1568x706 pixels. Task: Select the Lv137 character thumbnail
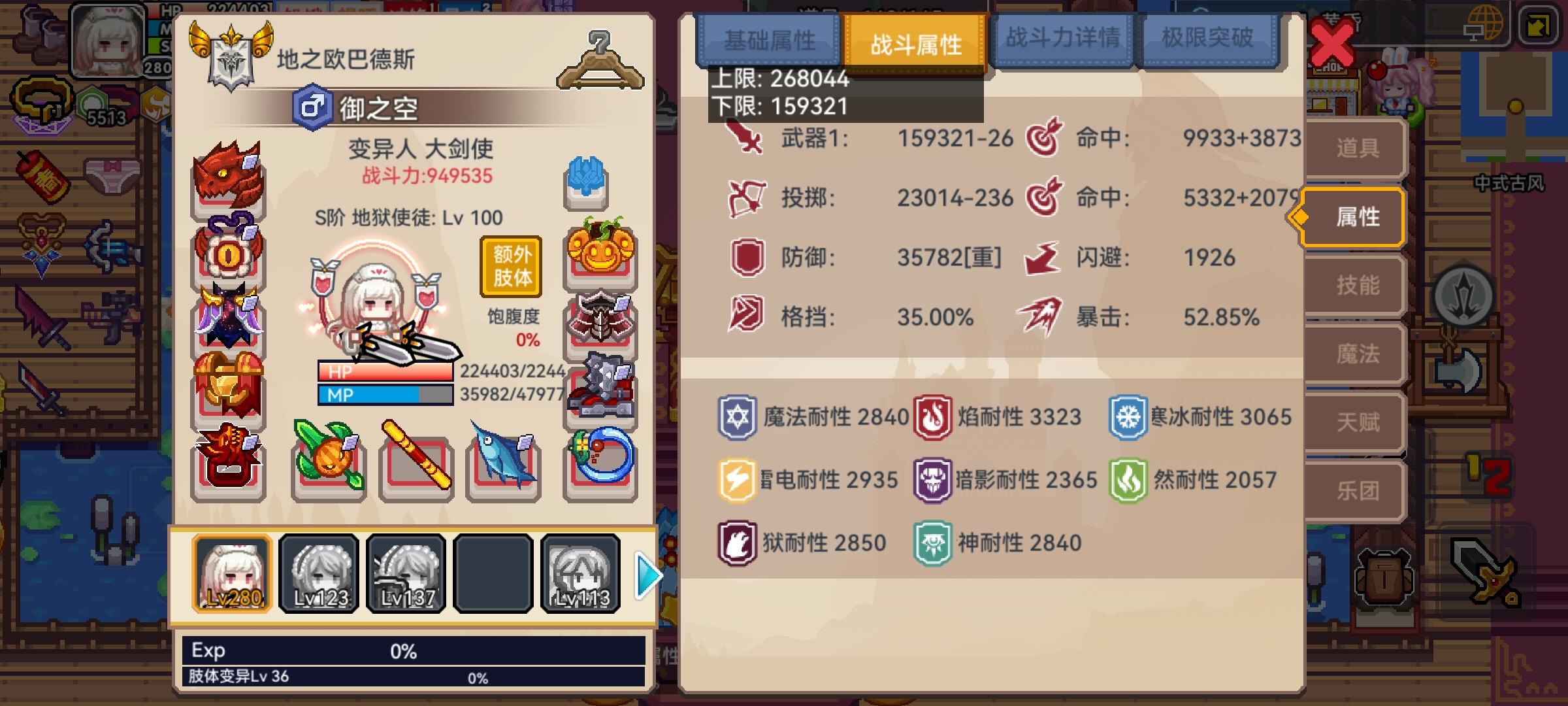(404, 574)
